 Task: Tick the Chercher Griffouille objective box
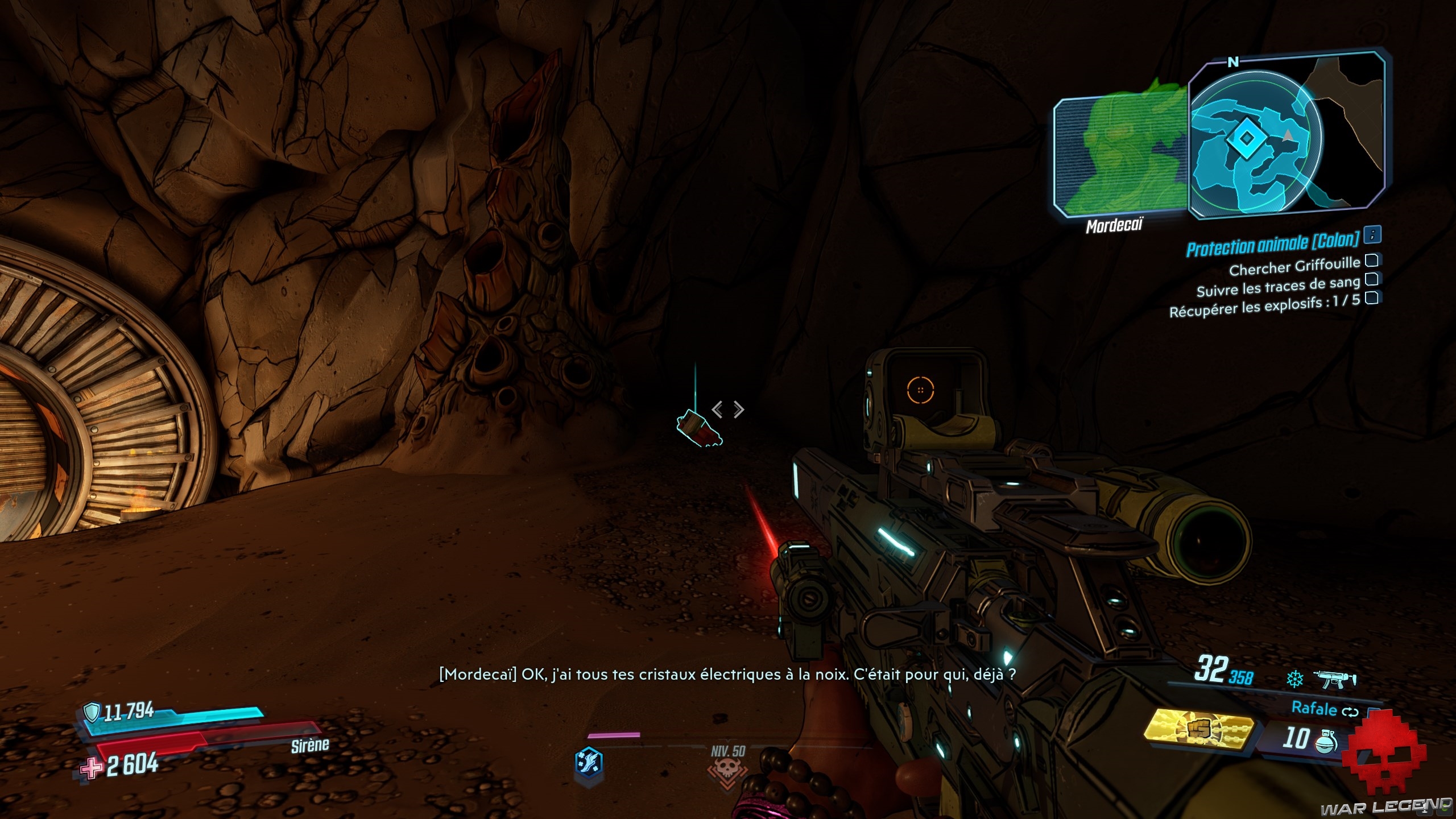coord(1372,261)
